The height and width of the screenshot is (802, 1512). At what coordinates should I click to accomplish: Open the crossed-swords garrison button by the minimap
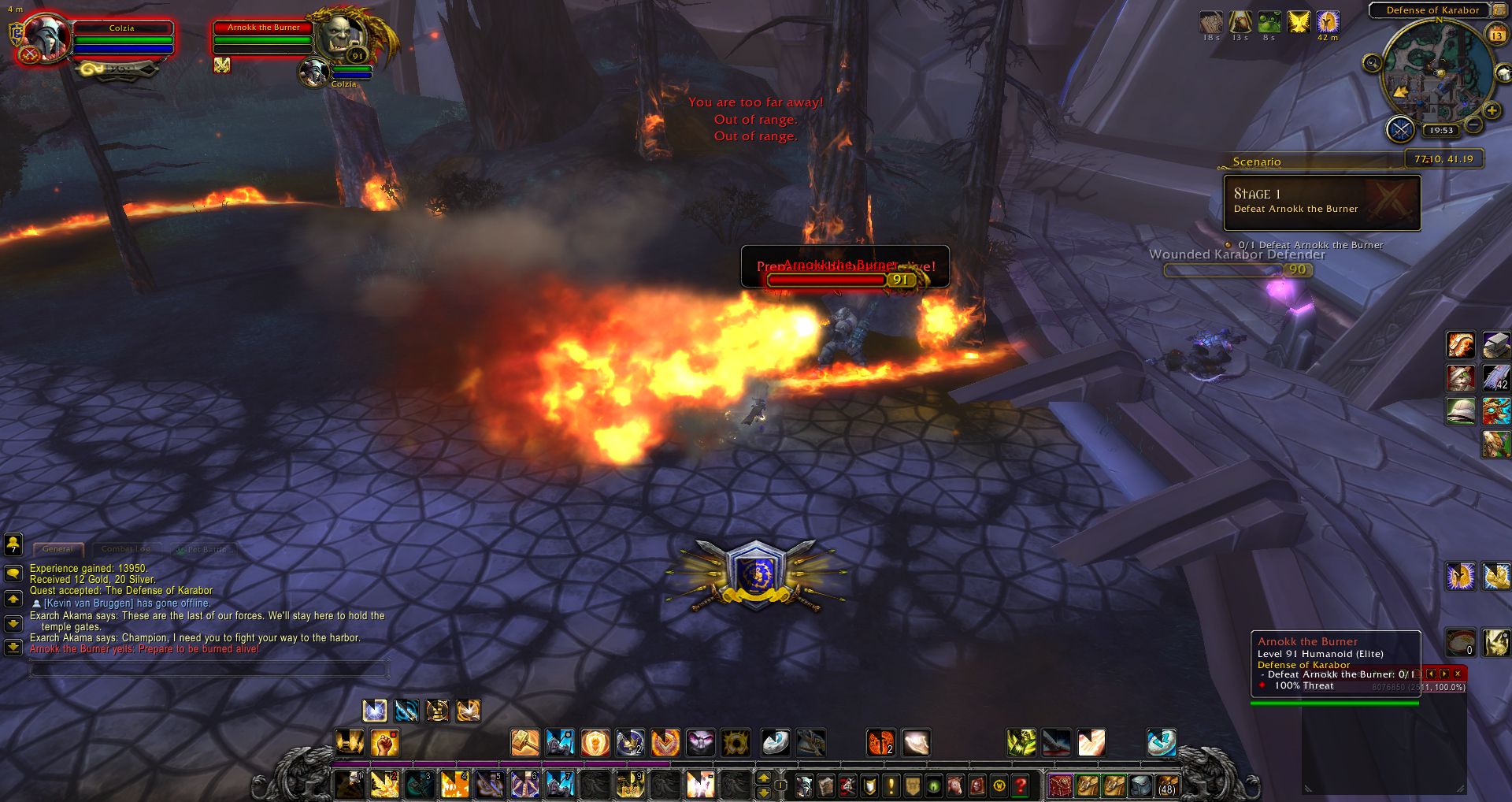pos(1400,129)
